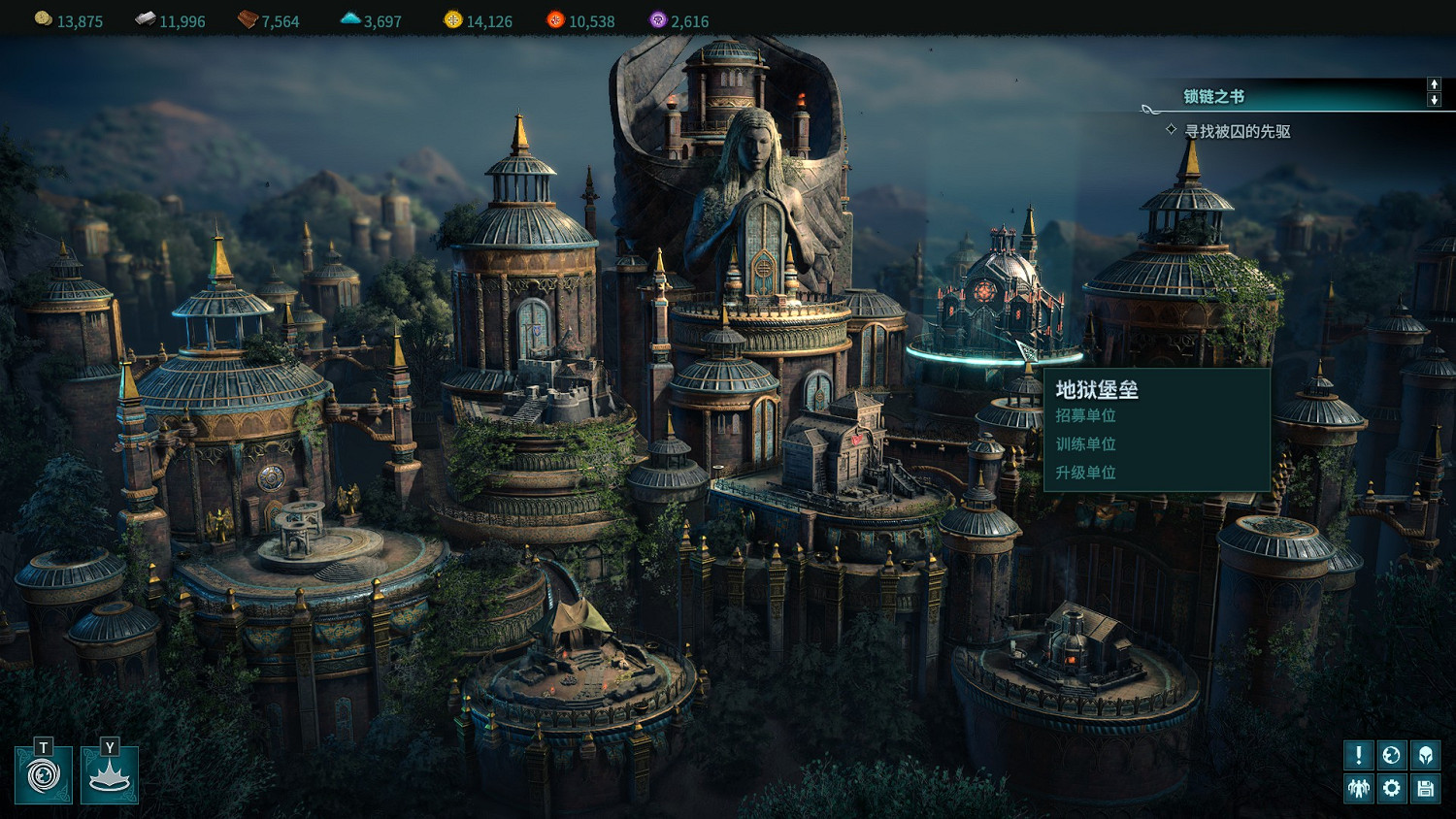
Task: Click the quest tracker's down arrow
Action: [x=1434, y=100]
